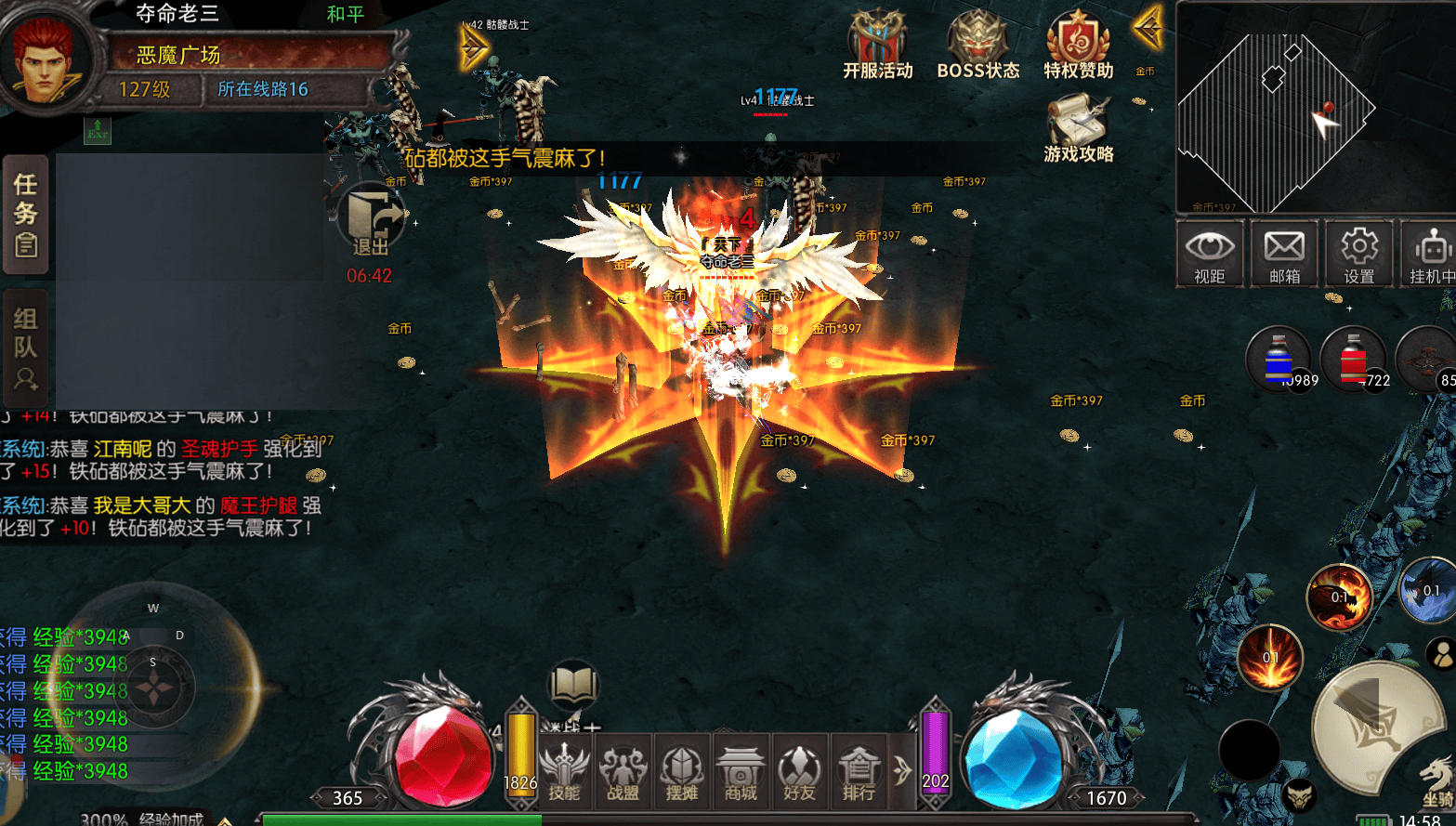
Task: Switch to the 组队 team tab
Action: [25, 348]
